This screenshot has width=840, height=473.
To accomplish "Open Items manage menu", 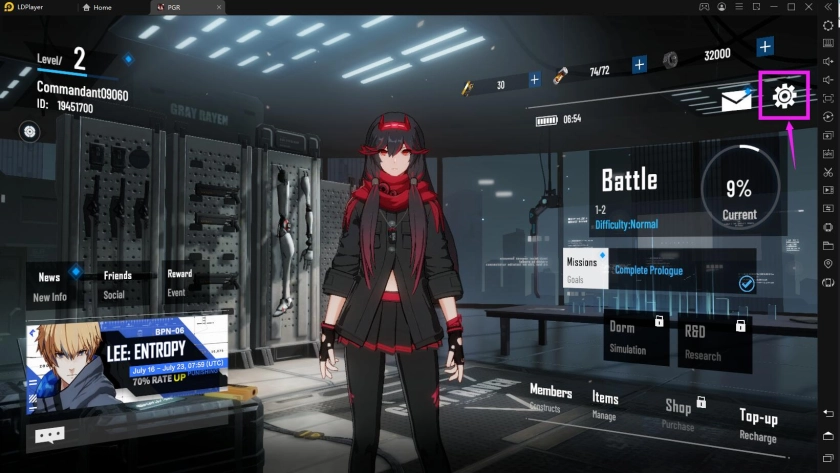I will tap(605, 404).
